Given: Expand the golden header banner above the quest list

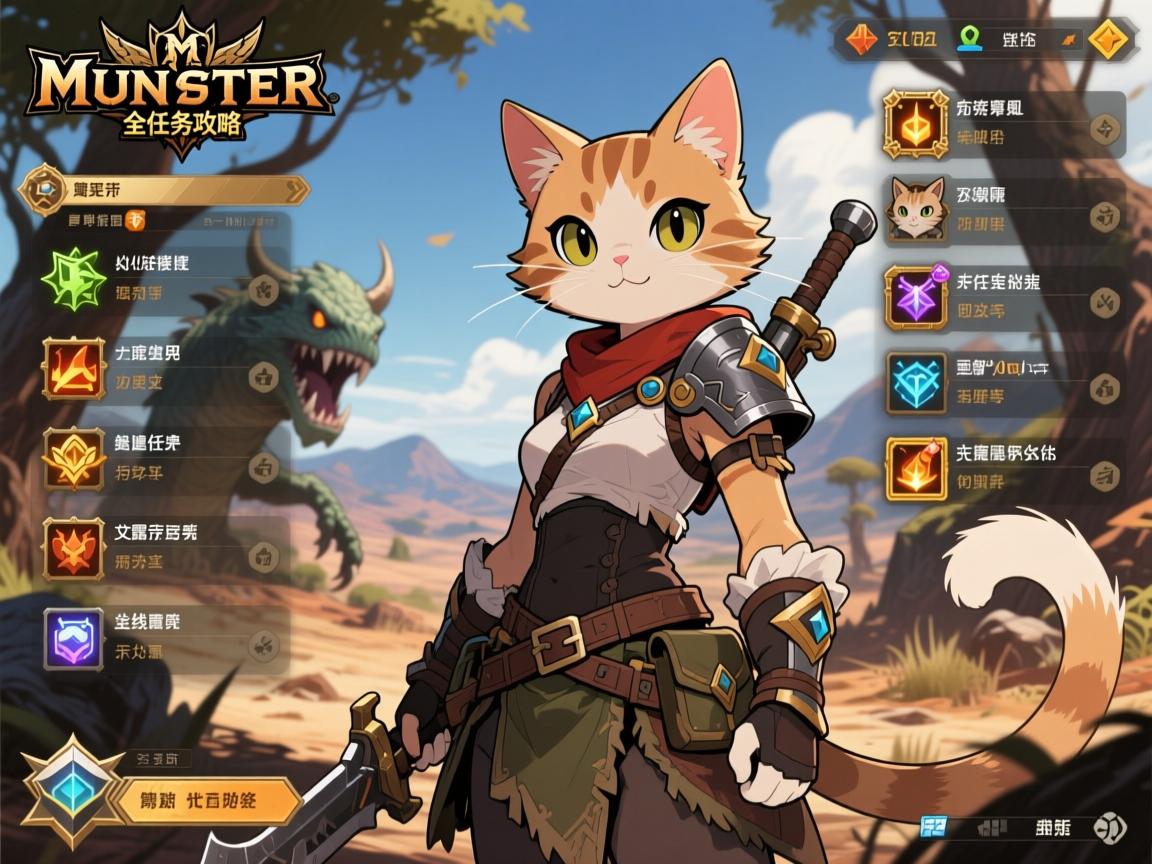Looking at the screenshot, I should tap(165, 189).
